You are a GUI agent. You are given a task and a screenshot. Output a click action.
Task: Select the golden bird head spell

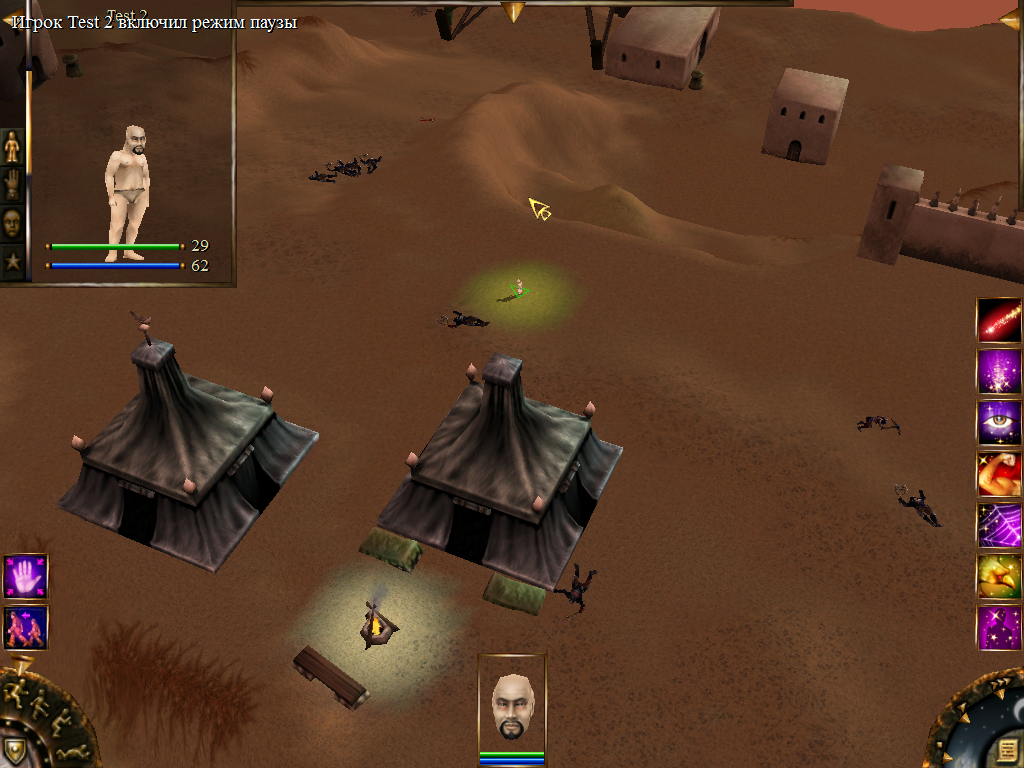click(998, 577)
